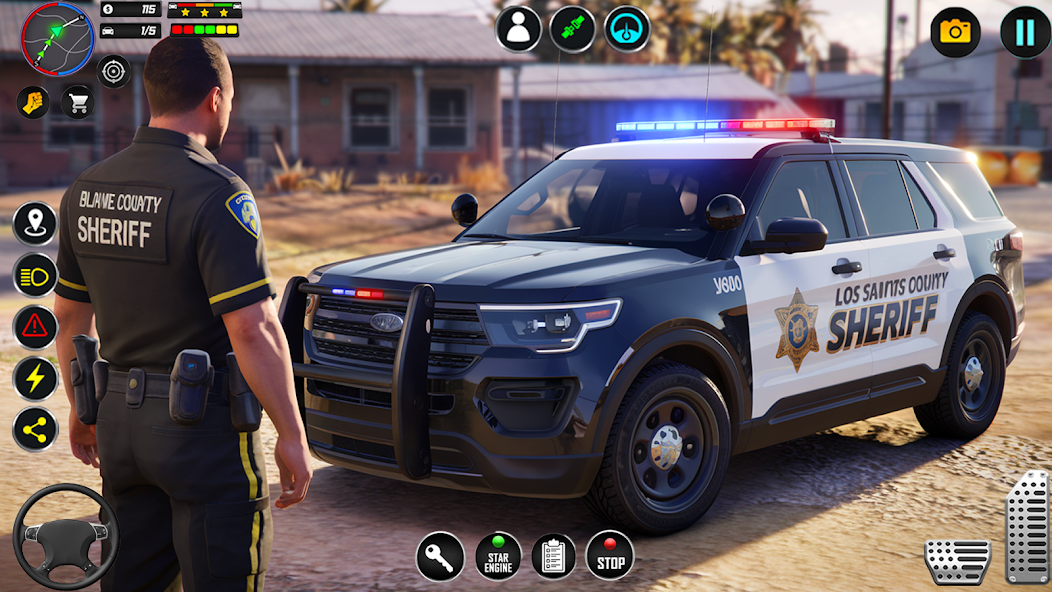Click the blue speedometer gauge icon

(x=627, y=29)
